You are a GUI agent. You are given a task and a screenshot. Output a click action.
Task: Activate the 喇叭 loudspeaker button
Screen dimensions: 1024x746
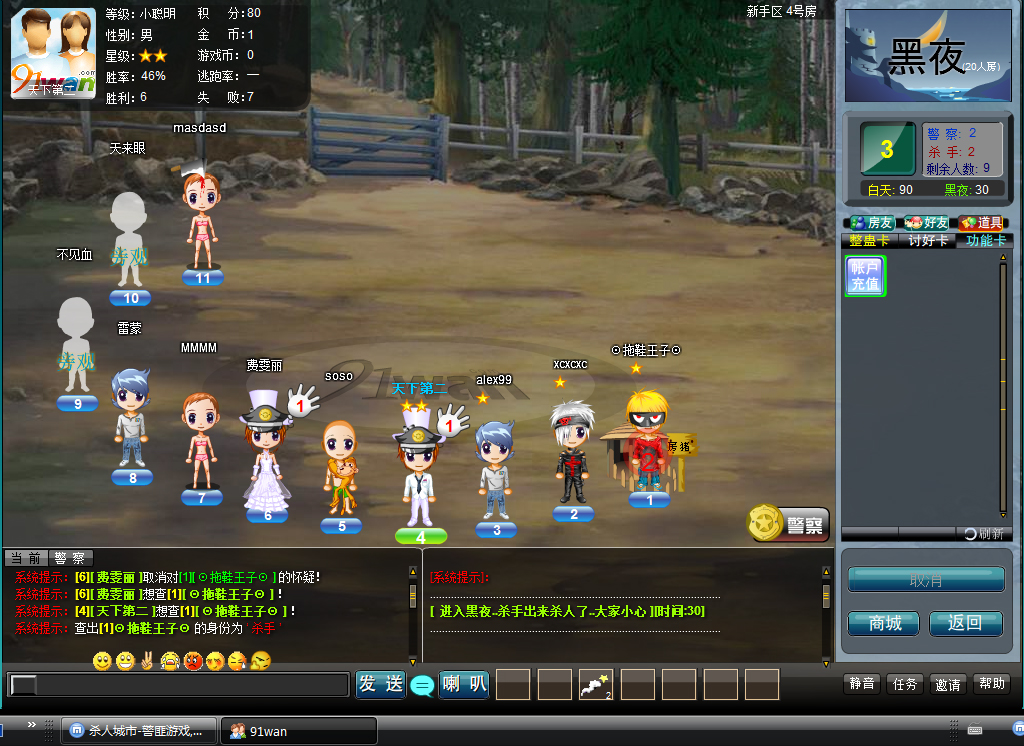coord(464,684)
